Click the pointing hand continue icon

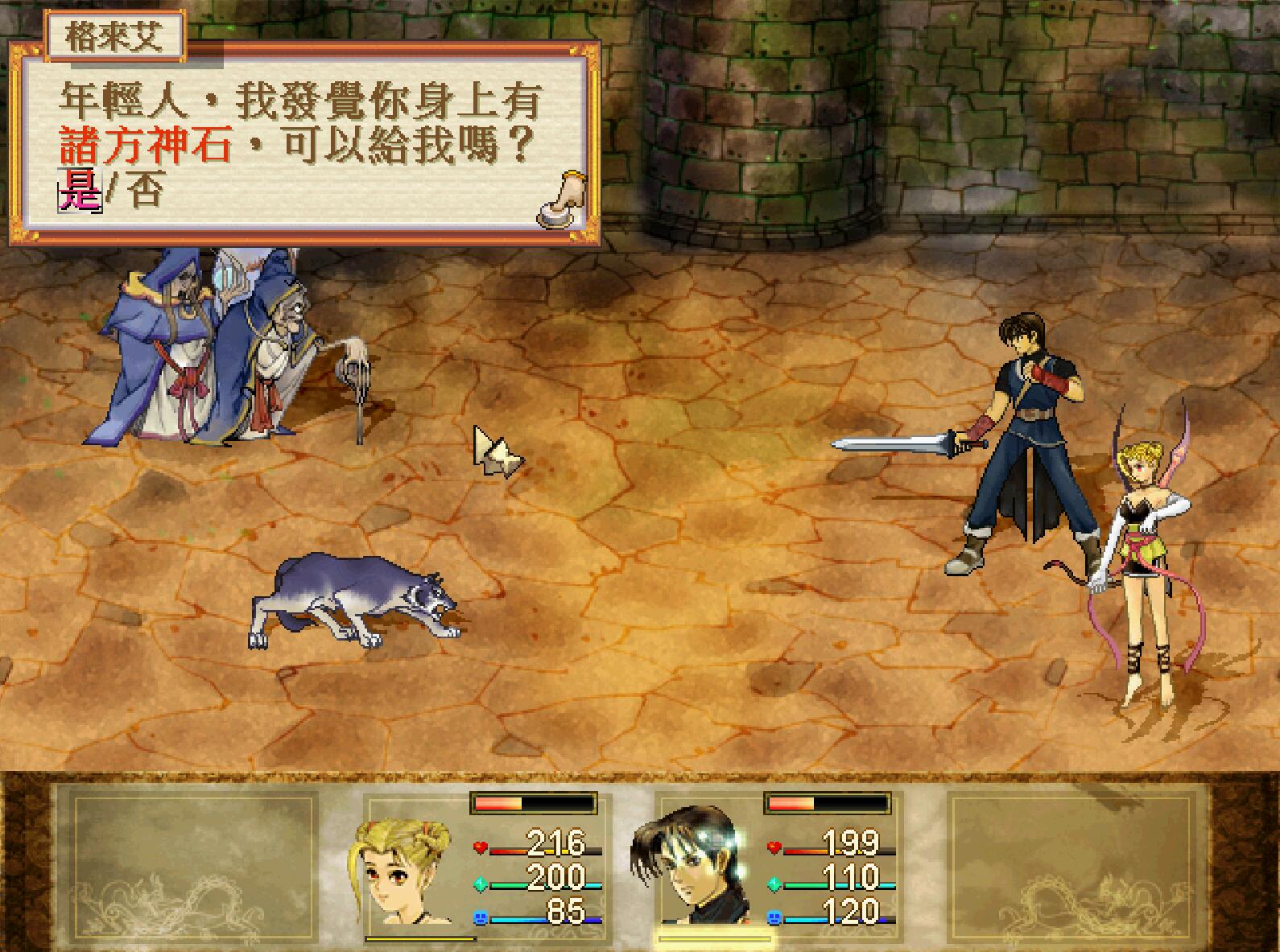(561, 200)
